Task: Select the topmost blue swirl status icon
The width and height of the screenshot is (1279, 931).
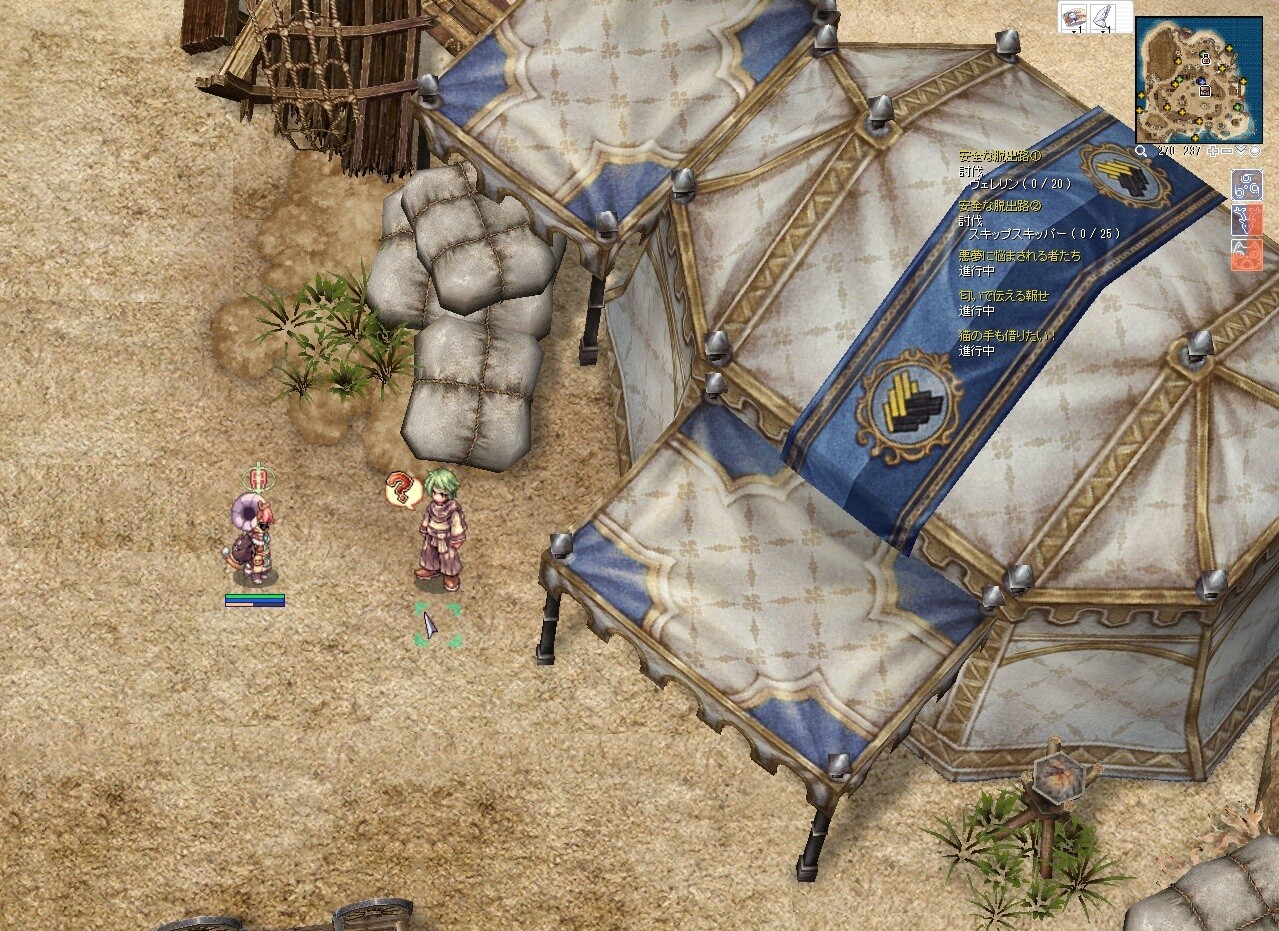Action: [1247, 185]
